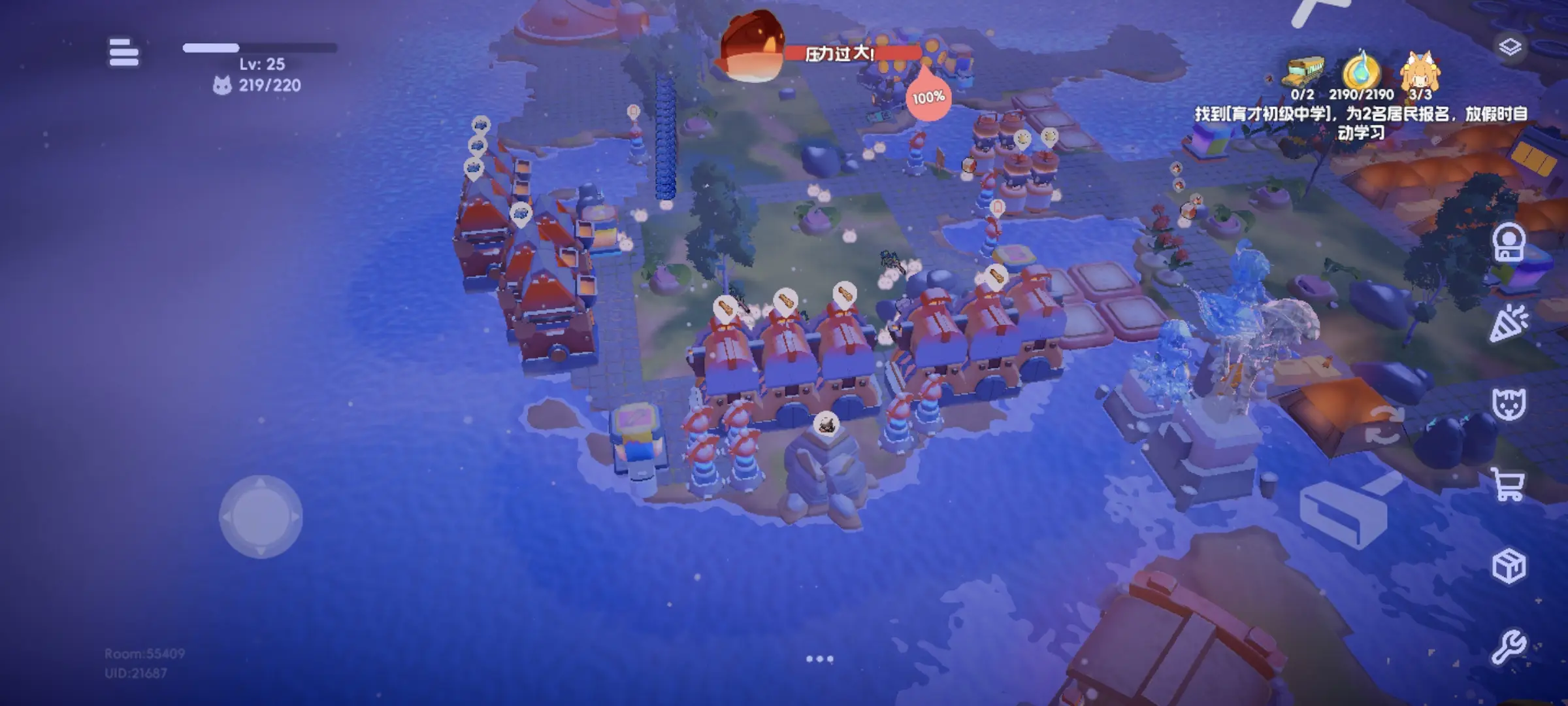The image size is (1568, 706).
Task: Open the shopping cart store
Action: [x=1508, y=485]
